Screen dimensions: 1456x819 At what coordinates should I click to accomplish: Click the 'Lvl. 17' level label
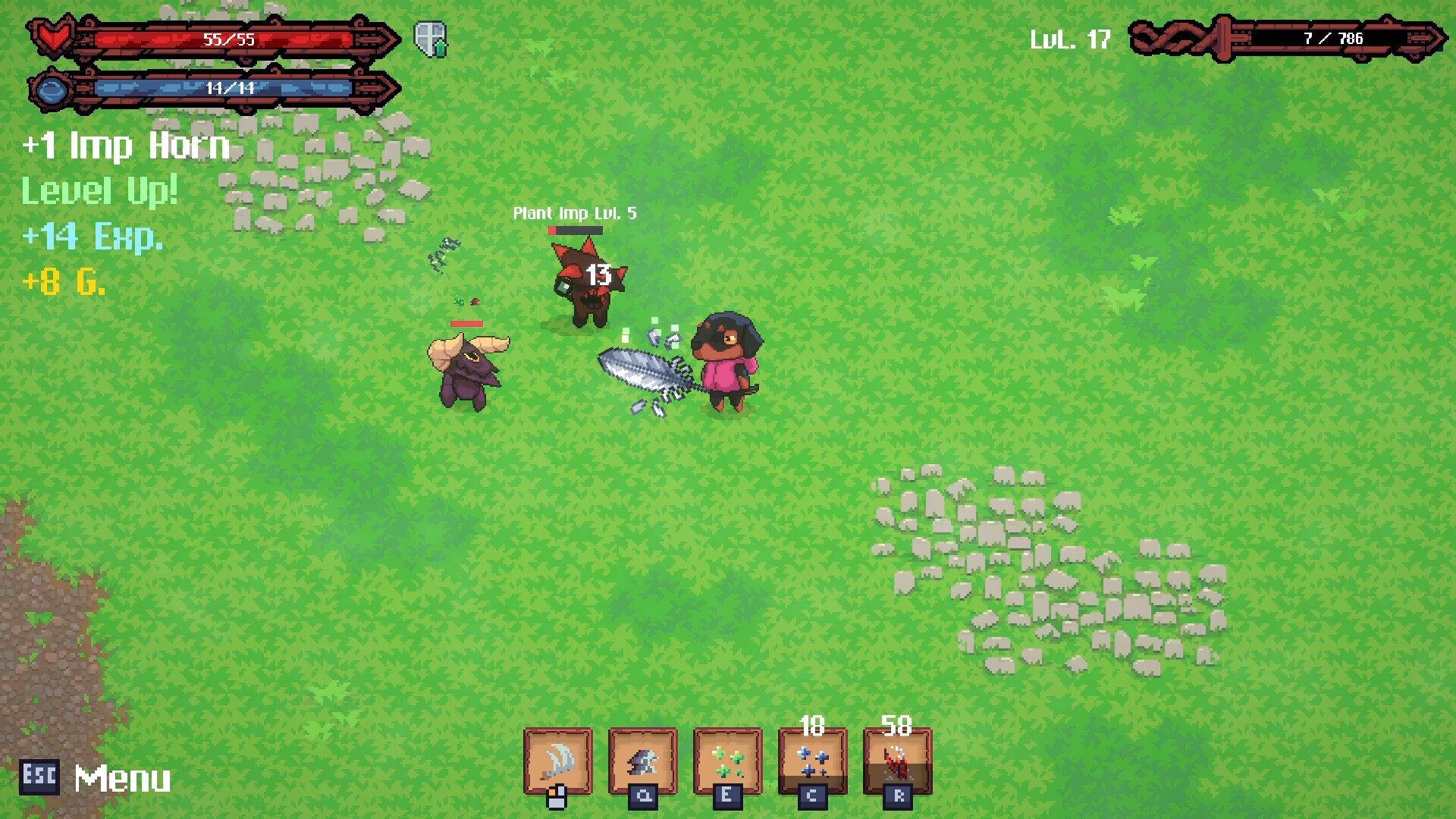(1071, 38)
